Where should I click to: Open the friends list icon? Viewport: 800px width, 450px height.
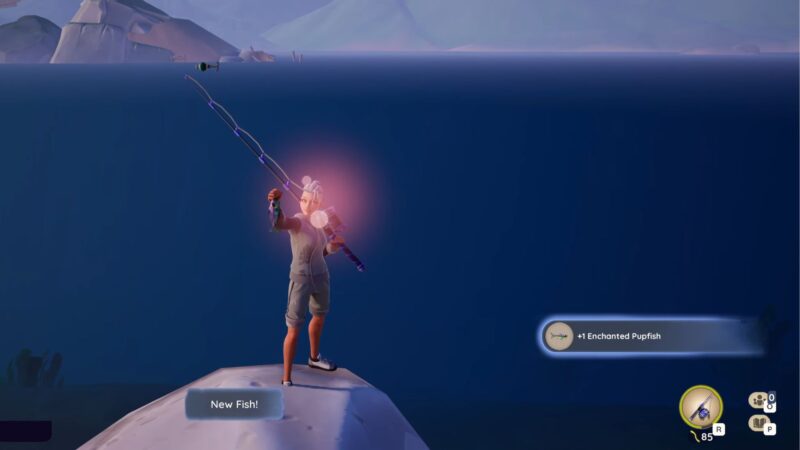[760, 400]
